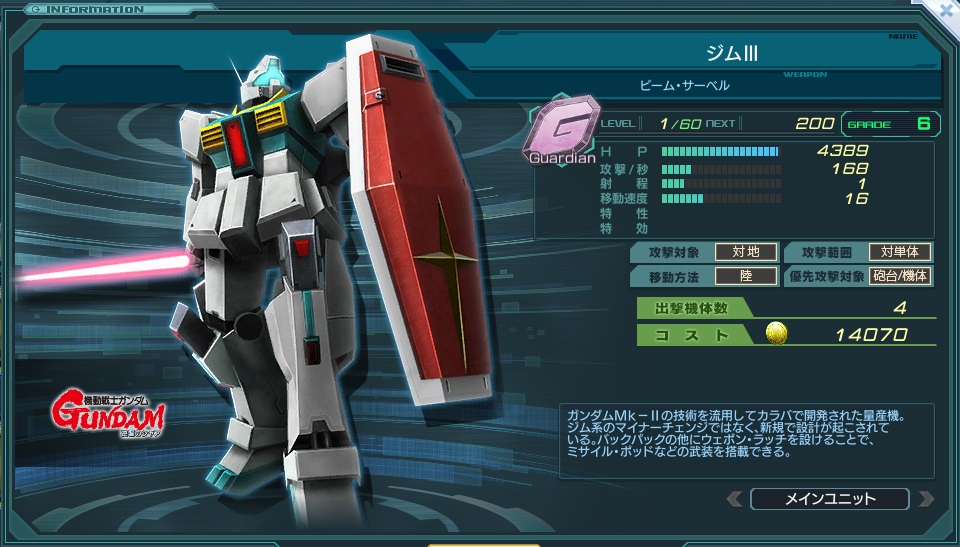Go to next unit with right arrow
Screen dimensions: 960x547
pyautogui.click(x=925, y=499)
